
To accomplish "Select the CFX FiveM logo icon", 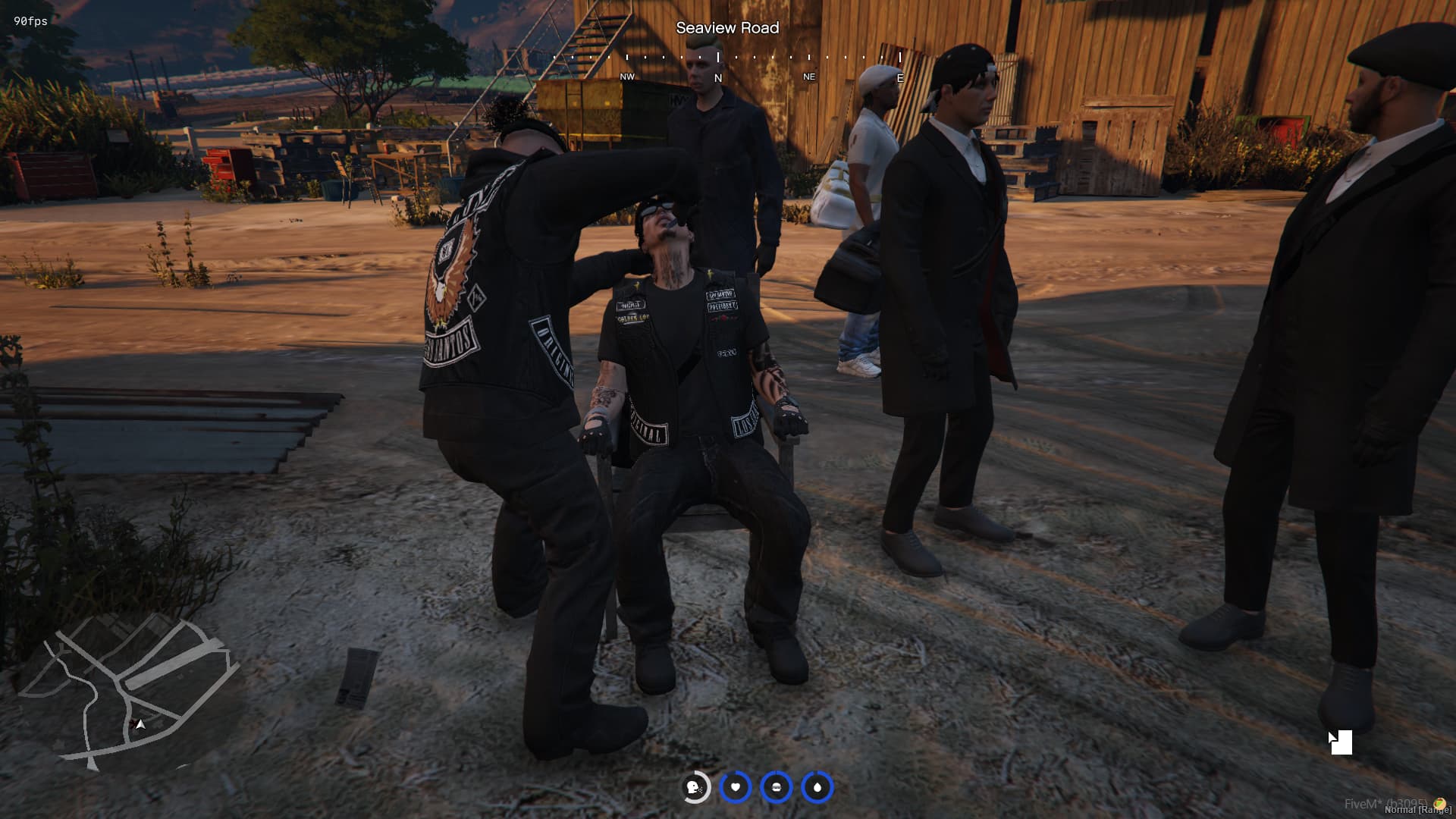I will pyautogui.click(x=1439, y=805).
